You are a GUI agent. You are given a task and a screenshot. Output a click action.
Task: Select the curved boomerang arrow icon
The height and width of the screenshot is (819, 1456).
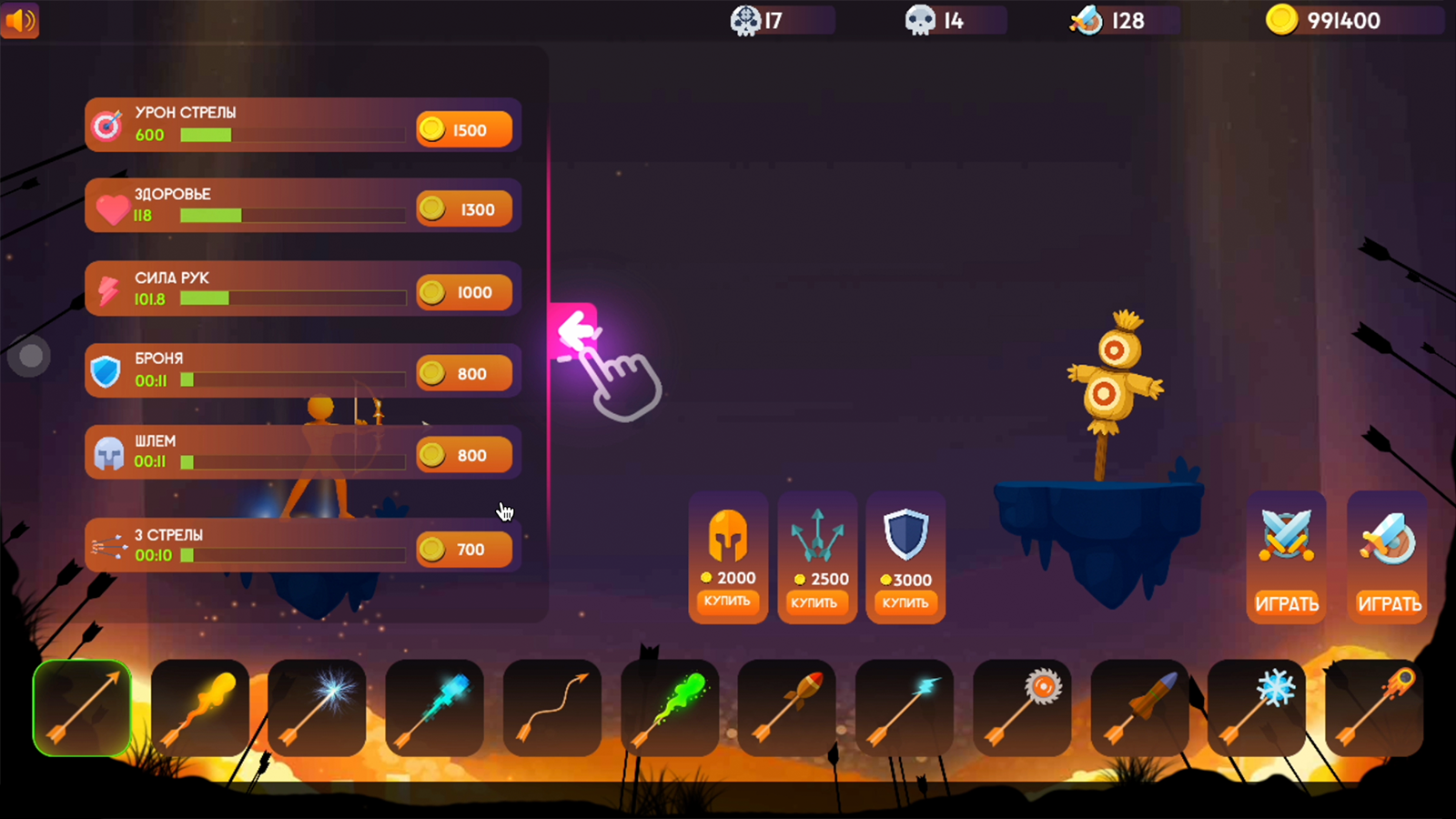pos(551,708)
